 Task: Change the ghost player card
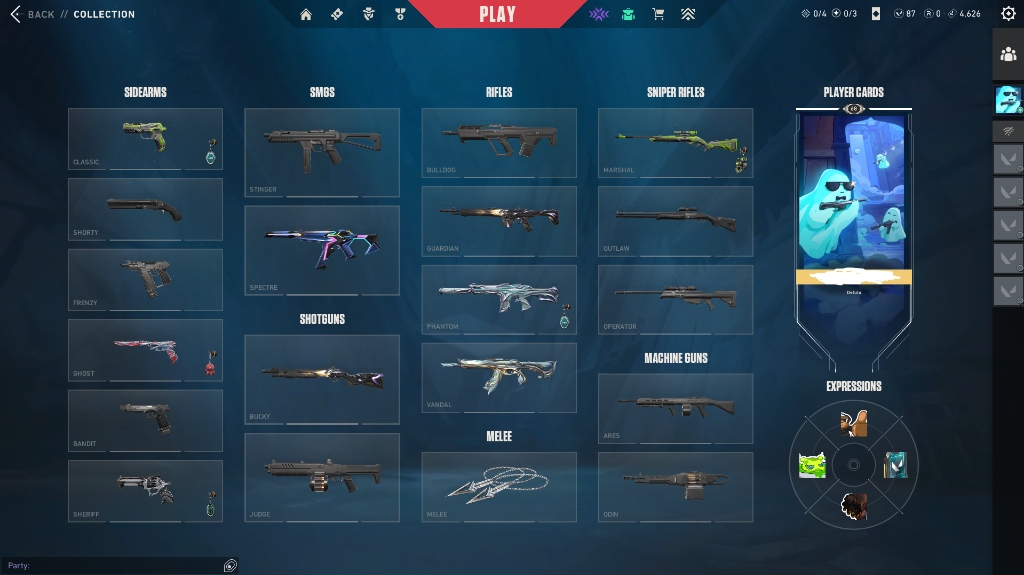(854, 200)
